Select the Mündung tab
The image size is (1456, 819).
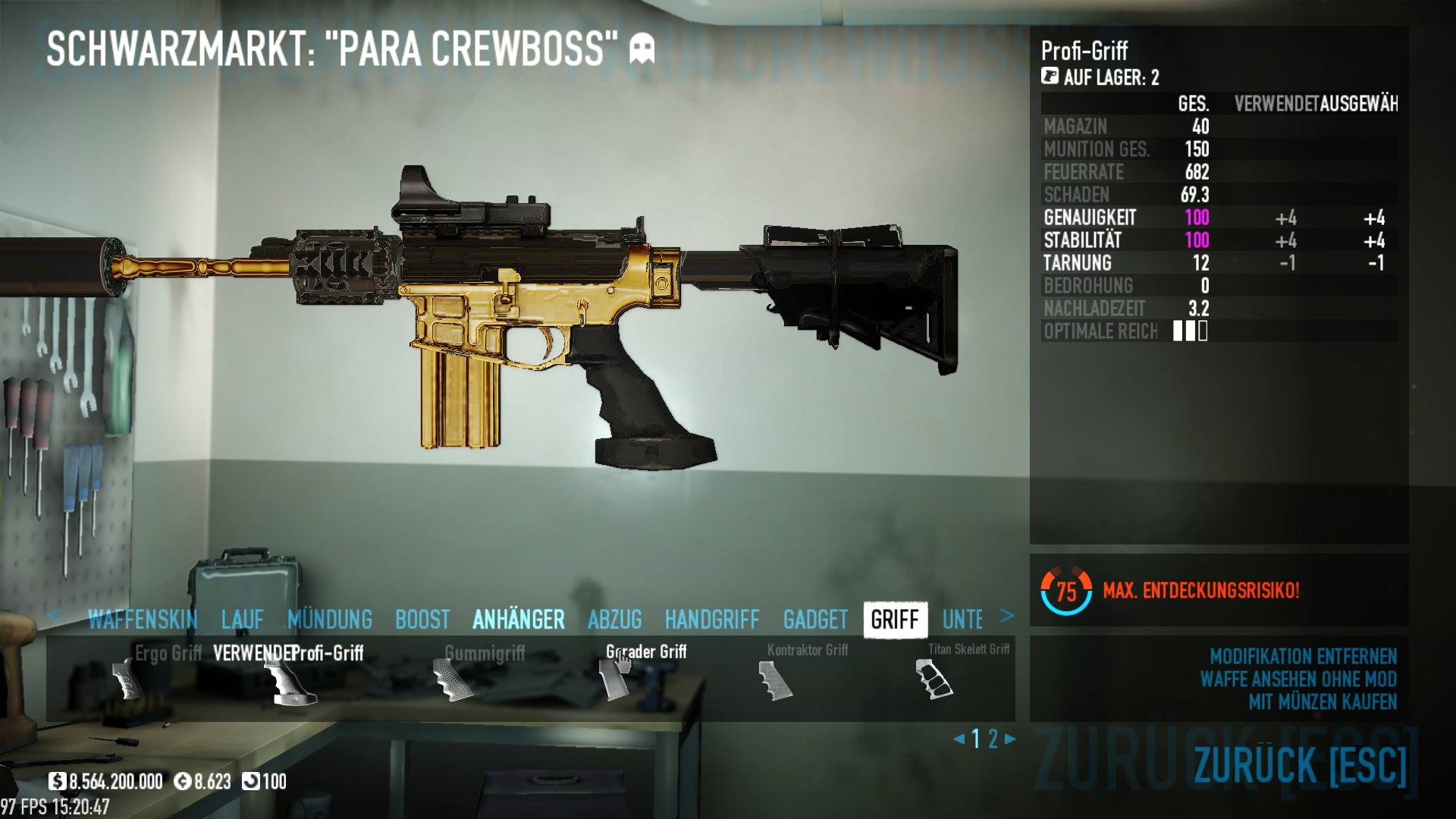click(330, 620)
